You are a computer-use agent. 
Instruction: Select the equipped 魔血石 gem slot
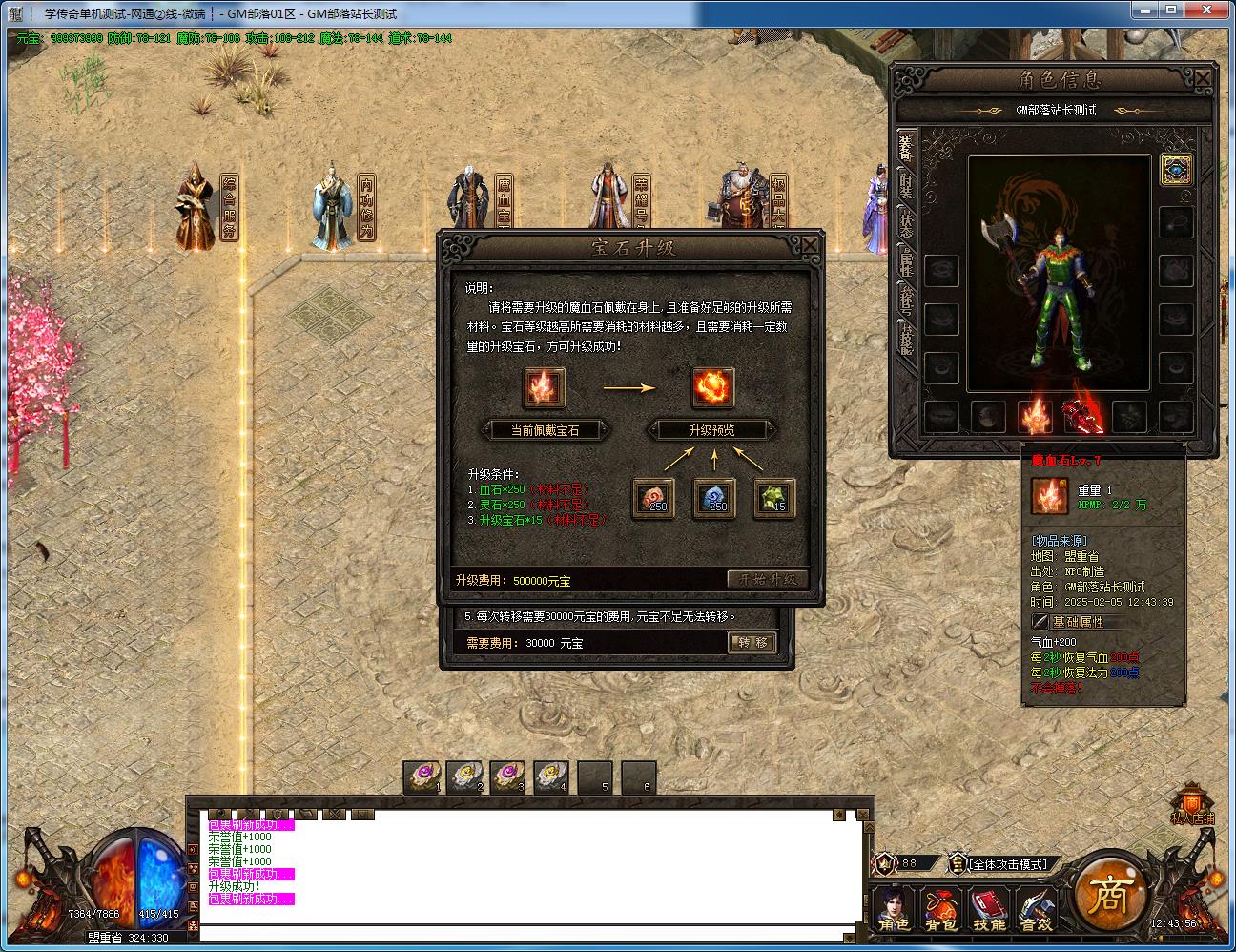point(1035,416)
